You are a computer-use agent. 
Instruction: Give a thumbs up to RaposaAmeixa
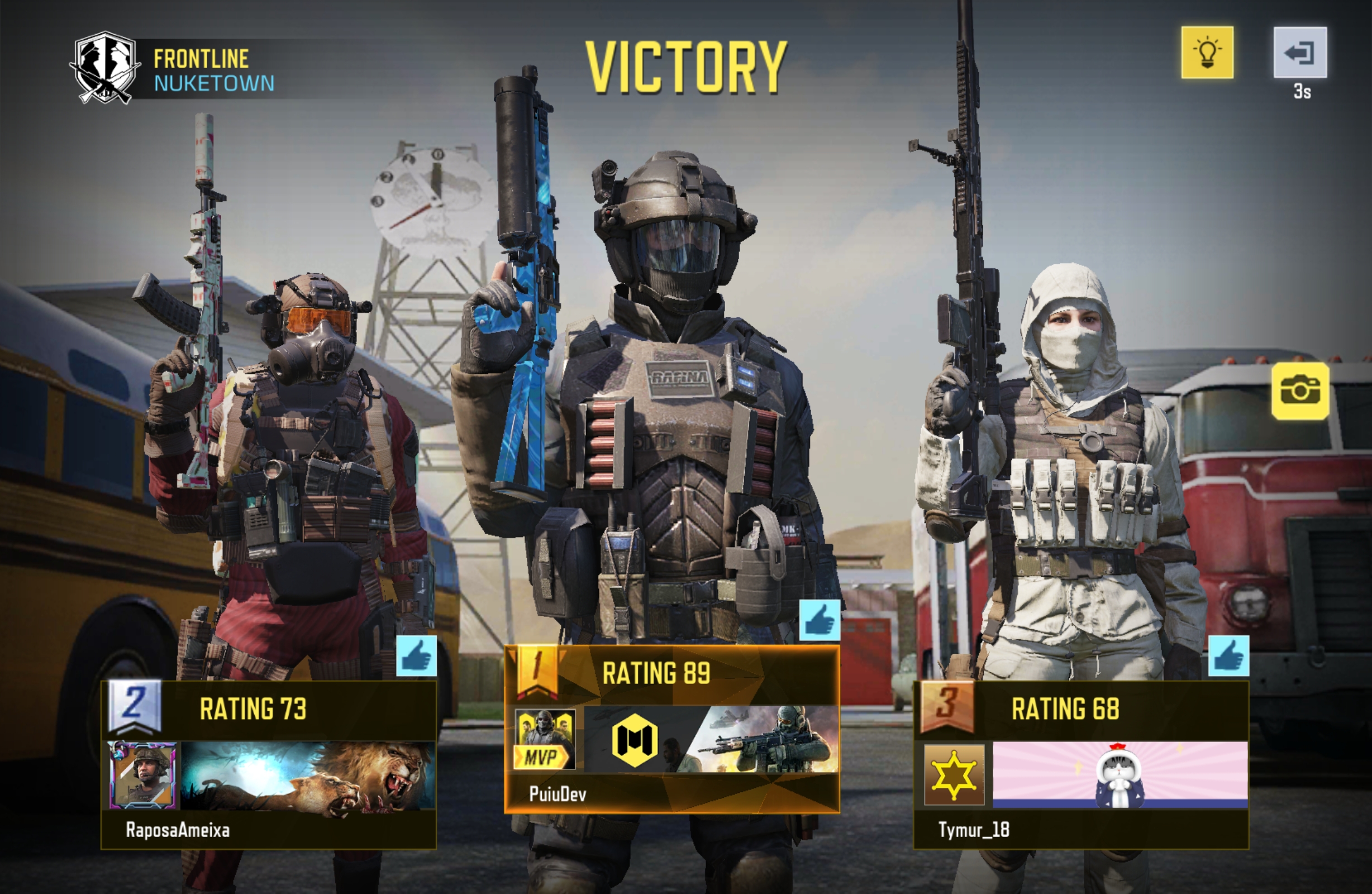416,656
